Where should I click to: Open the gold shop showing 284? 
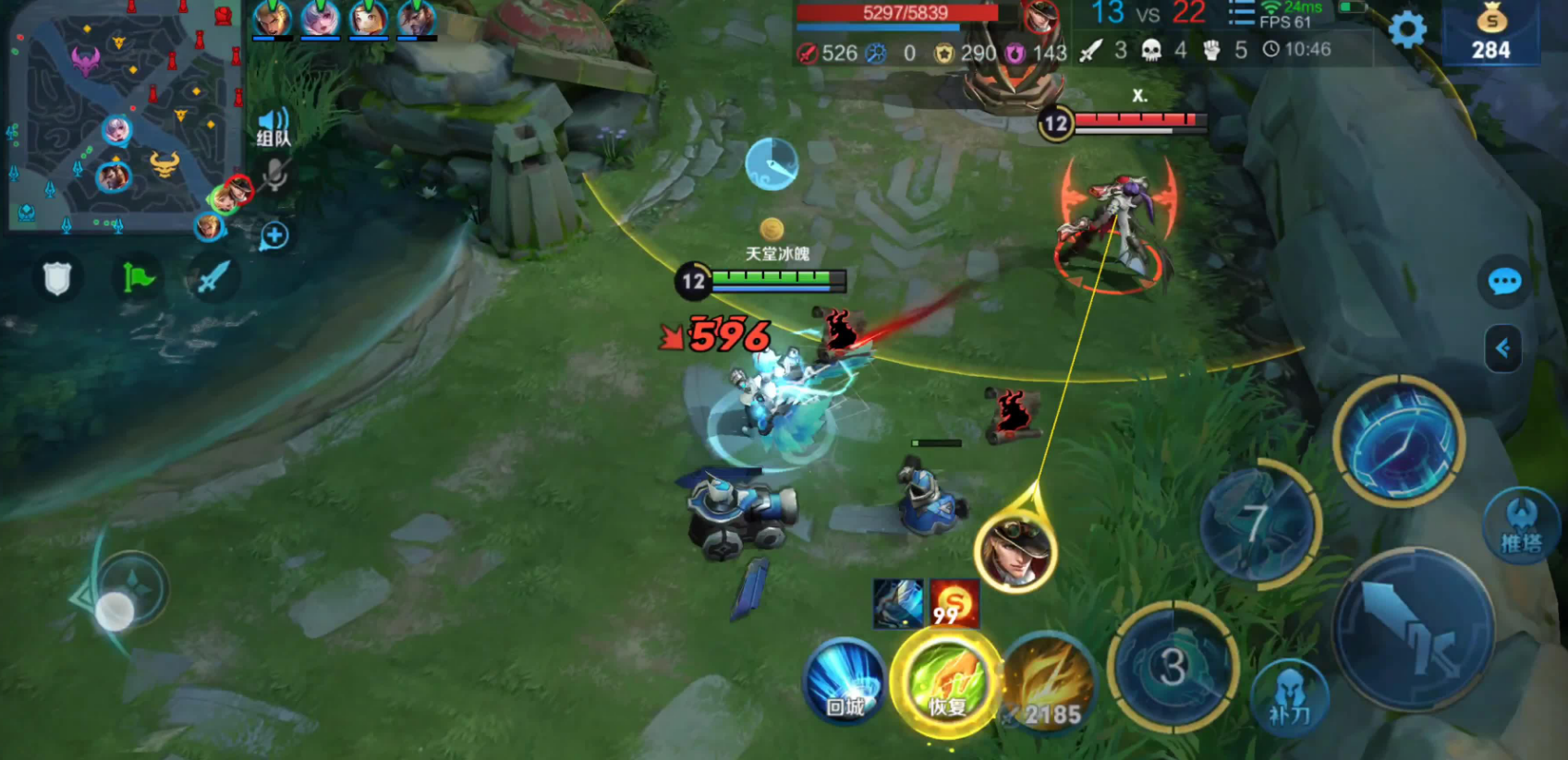pos(1490,32)
